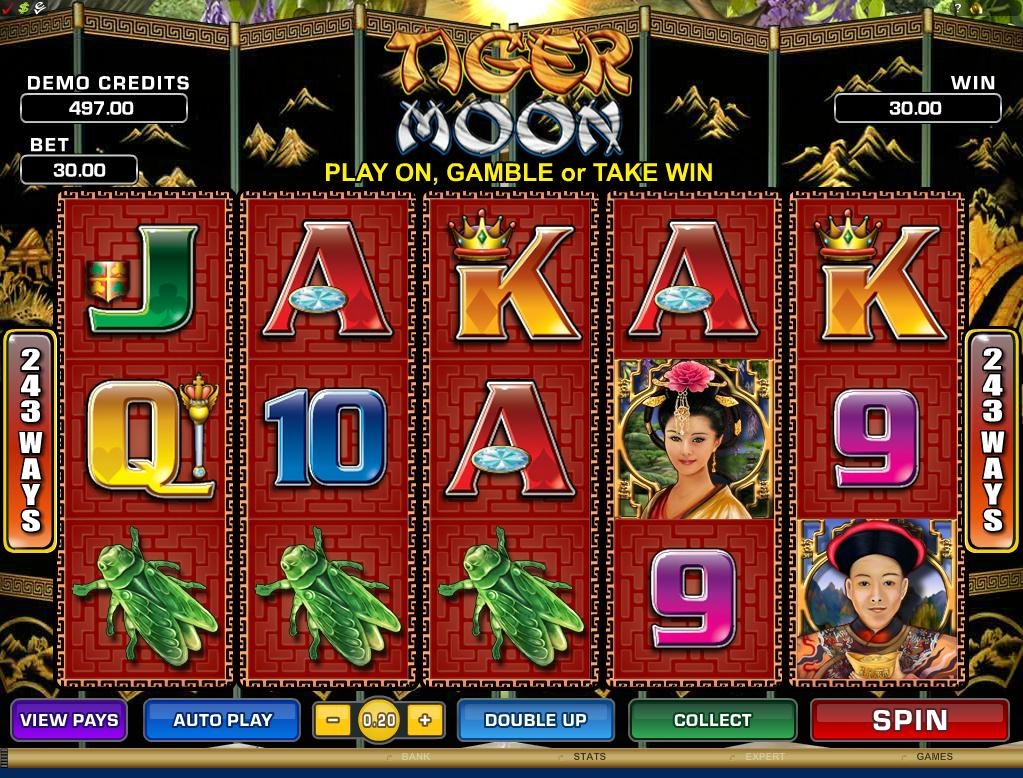Click the white eCheck icon
Screen dimensions: 1023x778
[41, 8]
